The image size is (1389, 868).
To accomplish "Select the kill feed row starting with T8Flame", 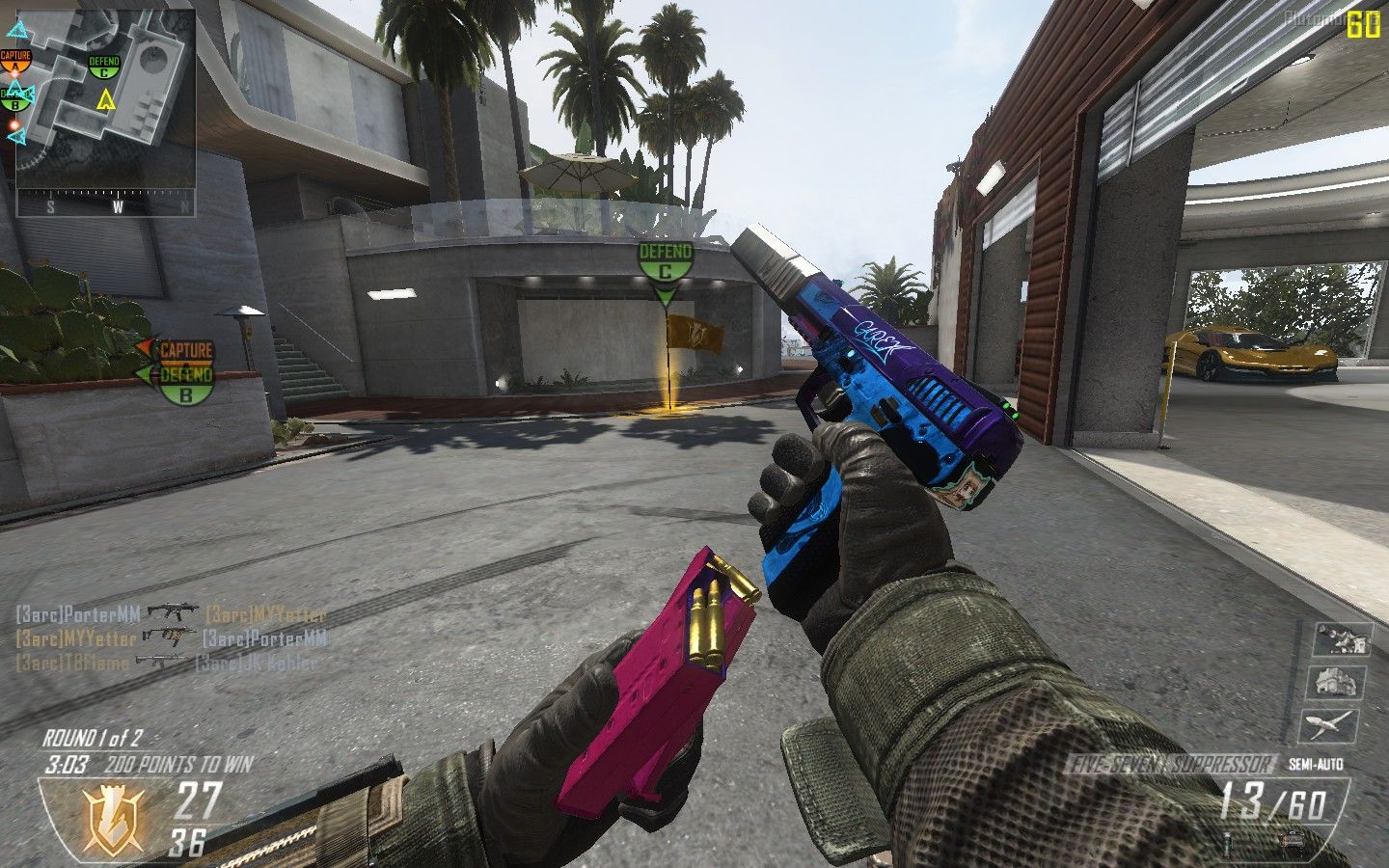I will coord(166,662).
